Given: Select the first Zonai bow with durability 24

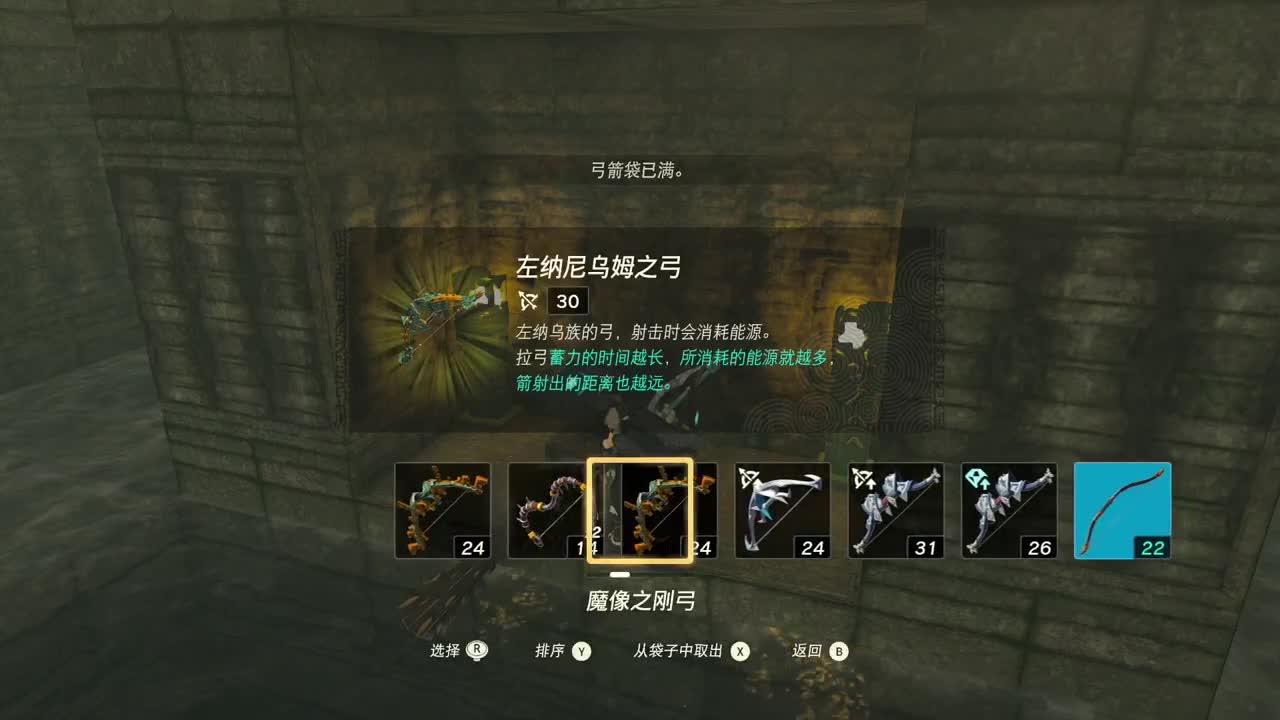Looking at the screenshot, I should (x=445, y=510).
